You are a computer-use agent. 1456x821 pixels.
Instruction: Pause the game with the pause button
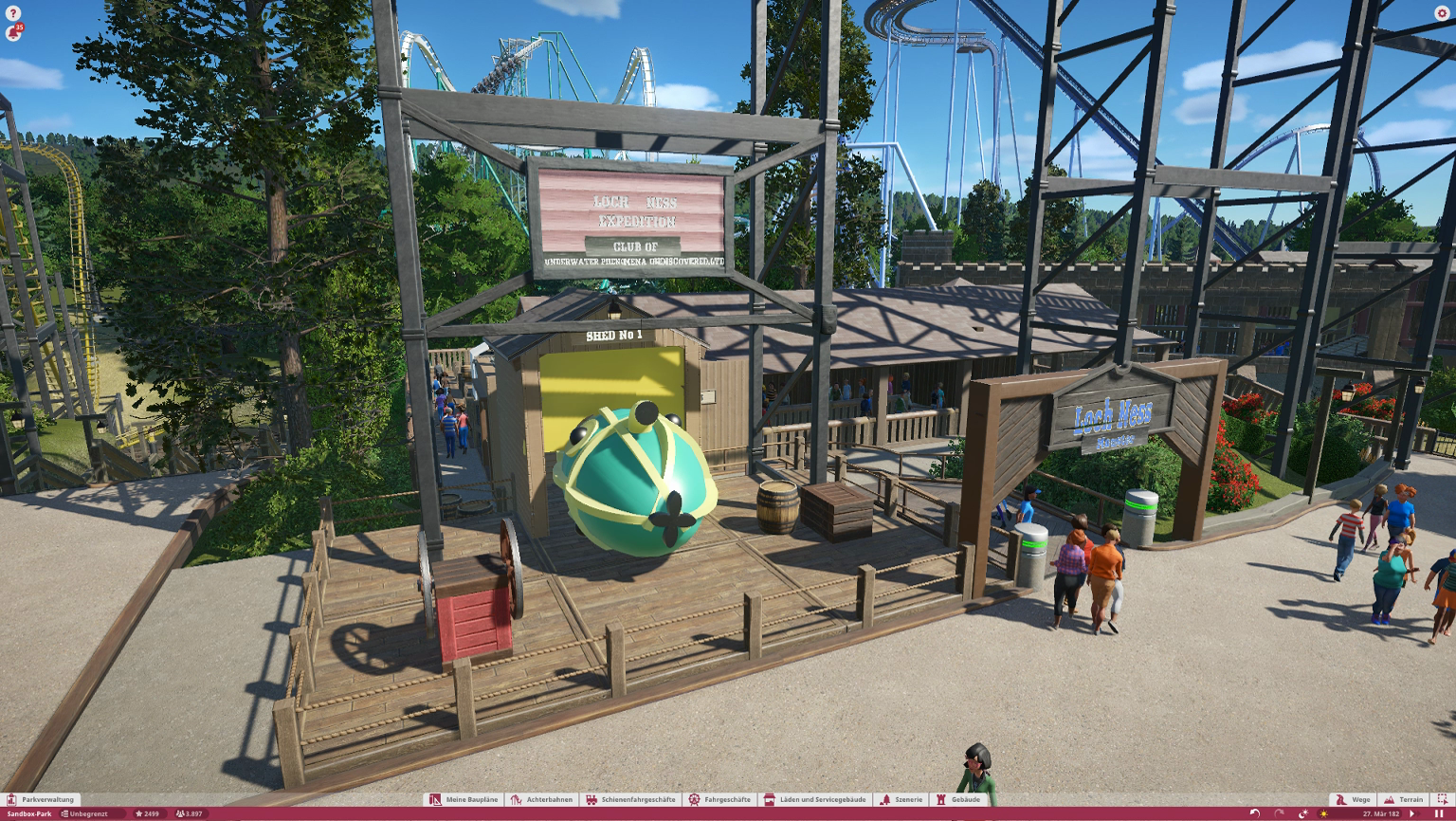pyautogui.click(x=1439, y=813)
